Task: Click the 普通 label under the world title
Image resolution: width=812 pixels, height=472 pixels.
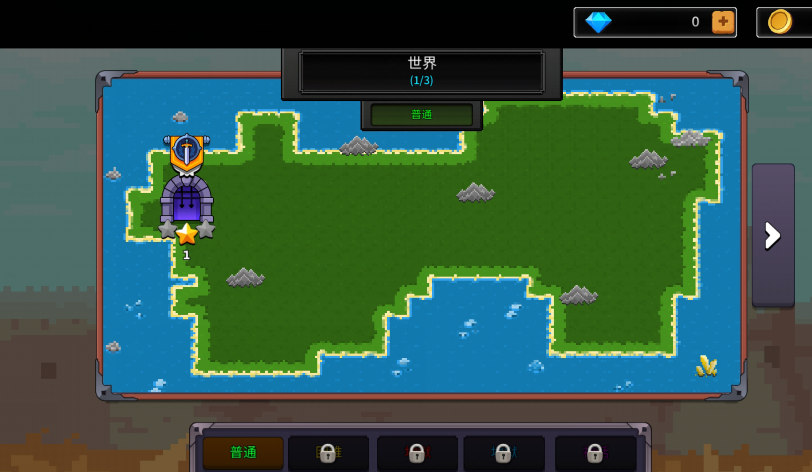Action: click(422, 114)
